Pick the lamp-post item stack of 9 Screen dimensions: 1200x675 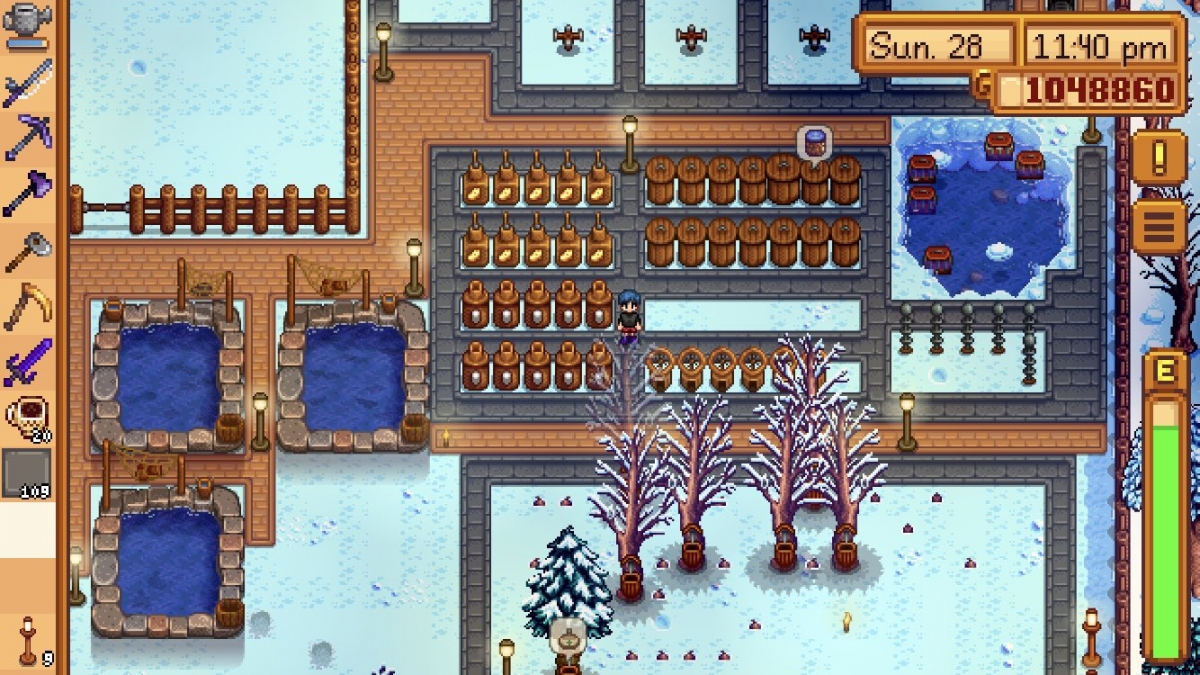[27, 640]
